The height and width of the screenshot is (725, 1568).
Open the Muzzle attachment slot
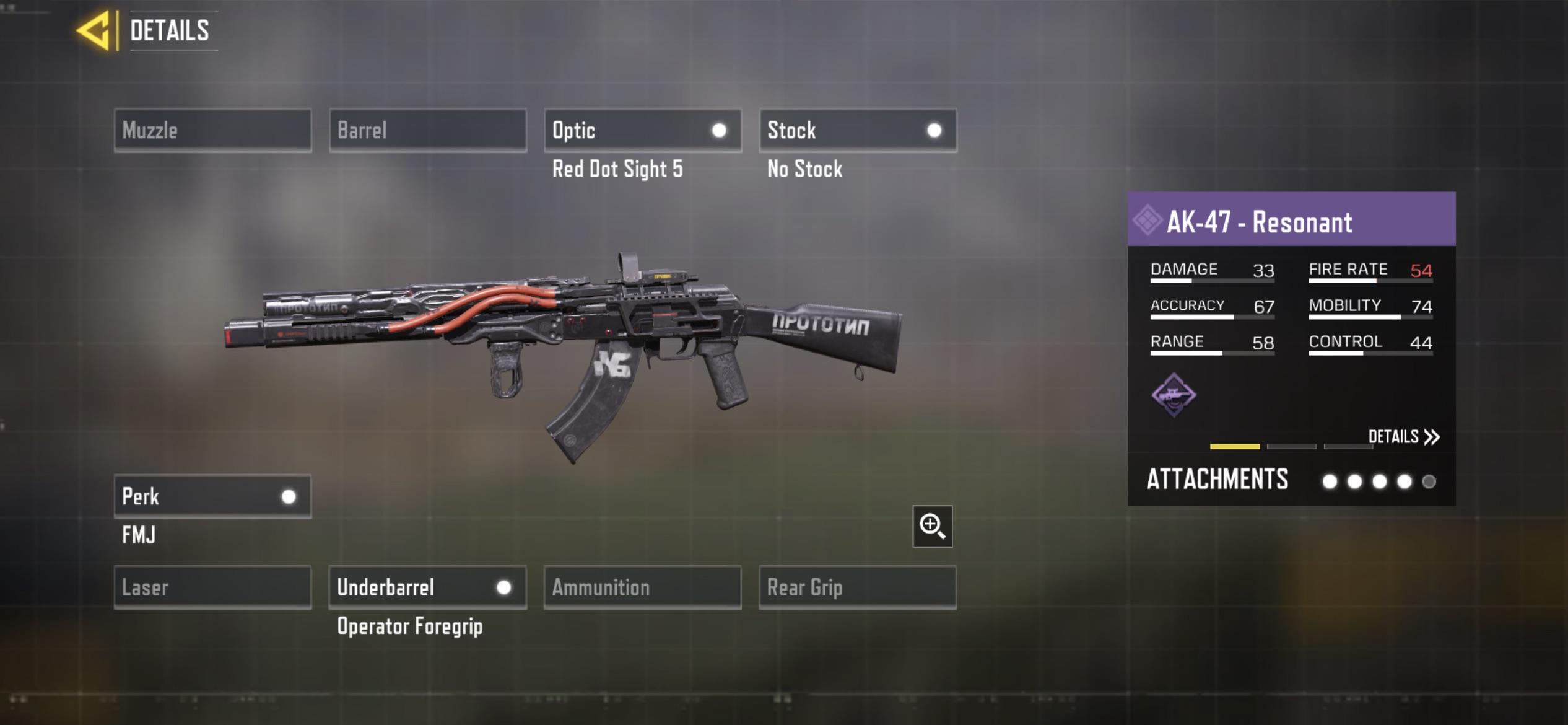pos(212,130)
